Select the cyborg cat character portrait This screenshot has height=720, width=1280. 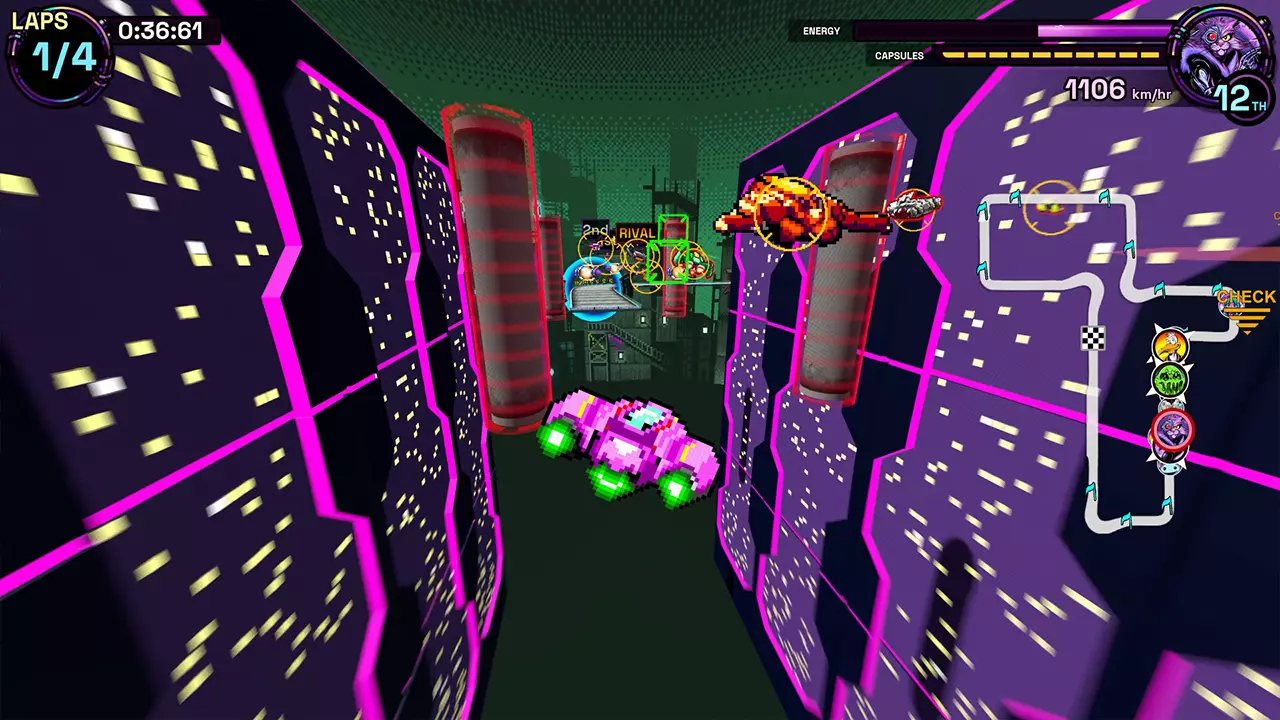point(1222,42)
